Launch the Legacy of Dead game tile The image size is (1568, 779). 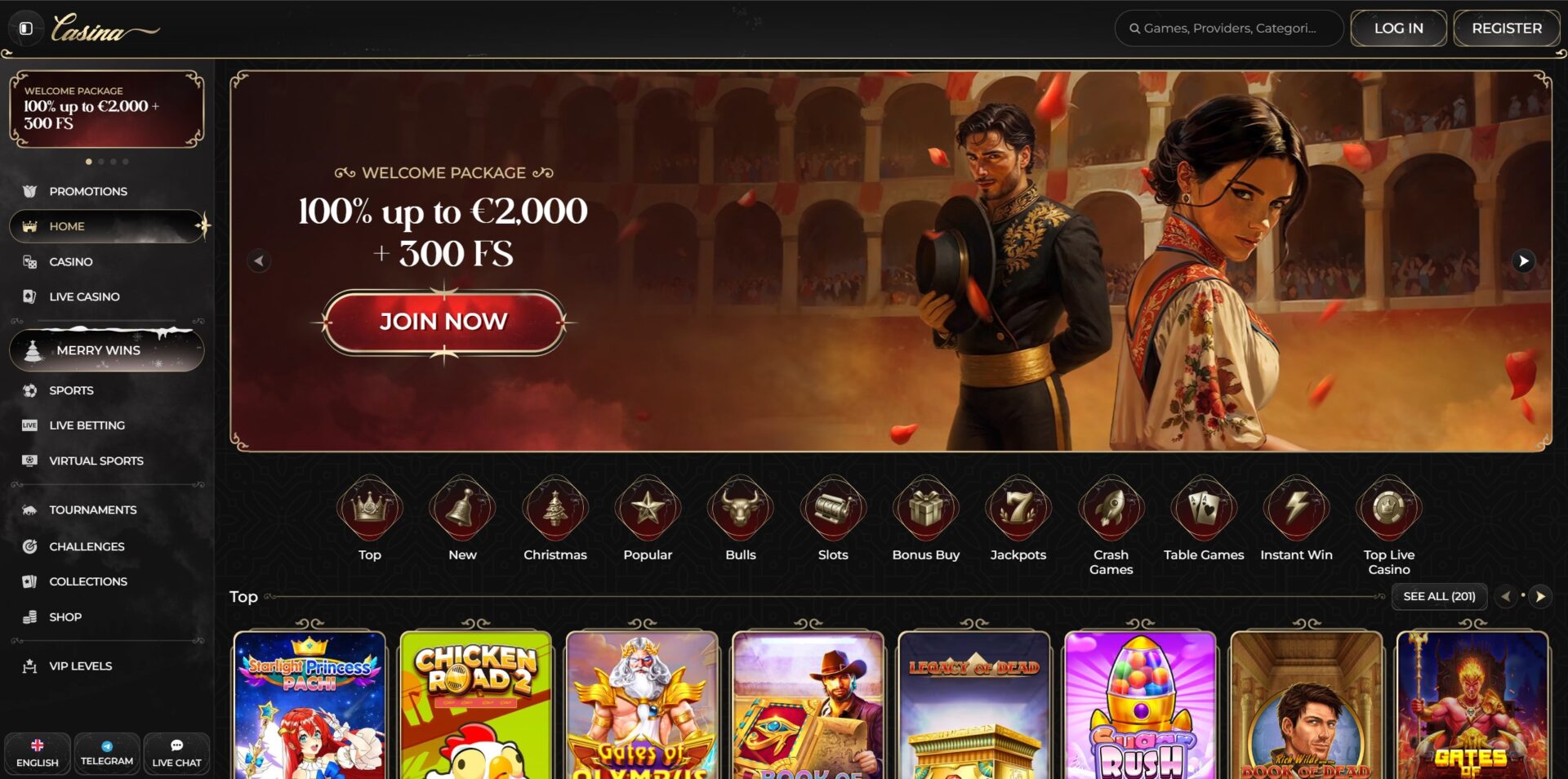[x=973, y=705]
